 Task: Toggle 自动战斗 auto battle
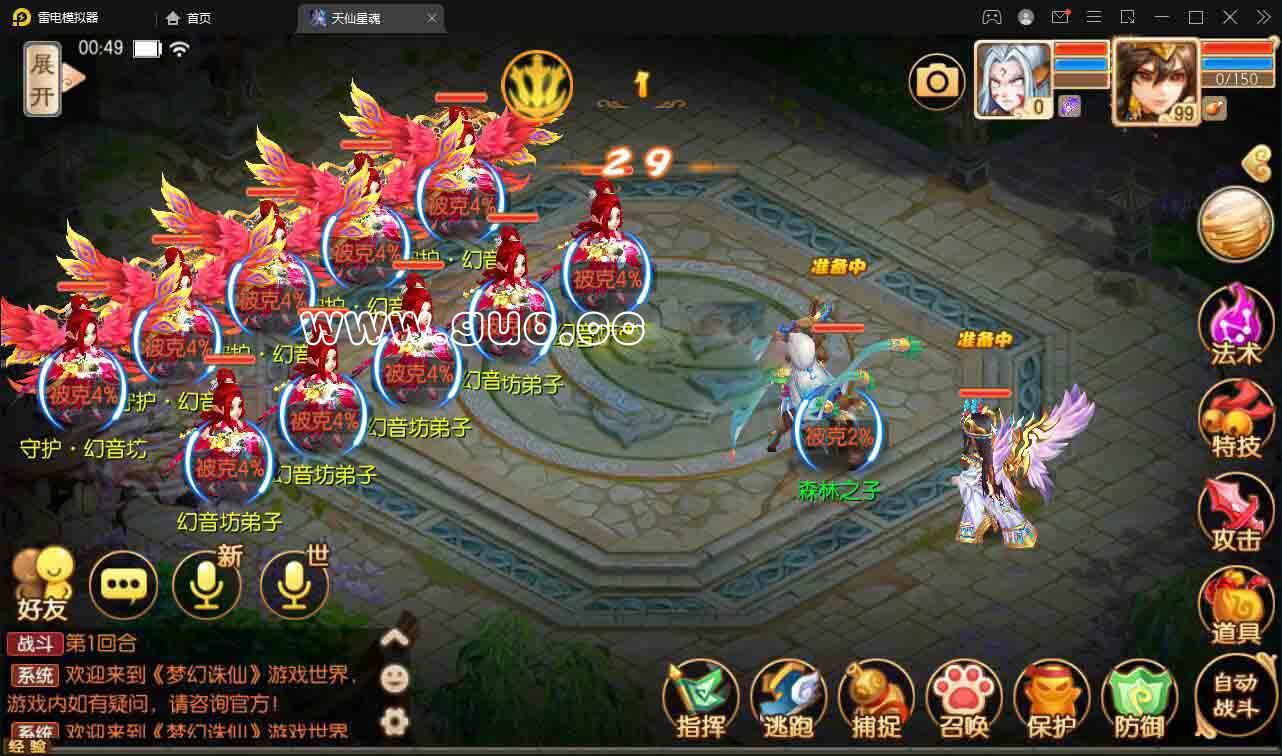tap(1234, 696)
